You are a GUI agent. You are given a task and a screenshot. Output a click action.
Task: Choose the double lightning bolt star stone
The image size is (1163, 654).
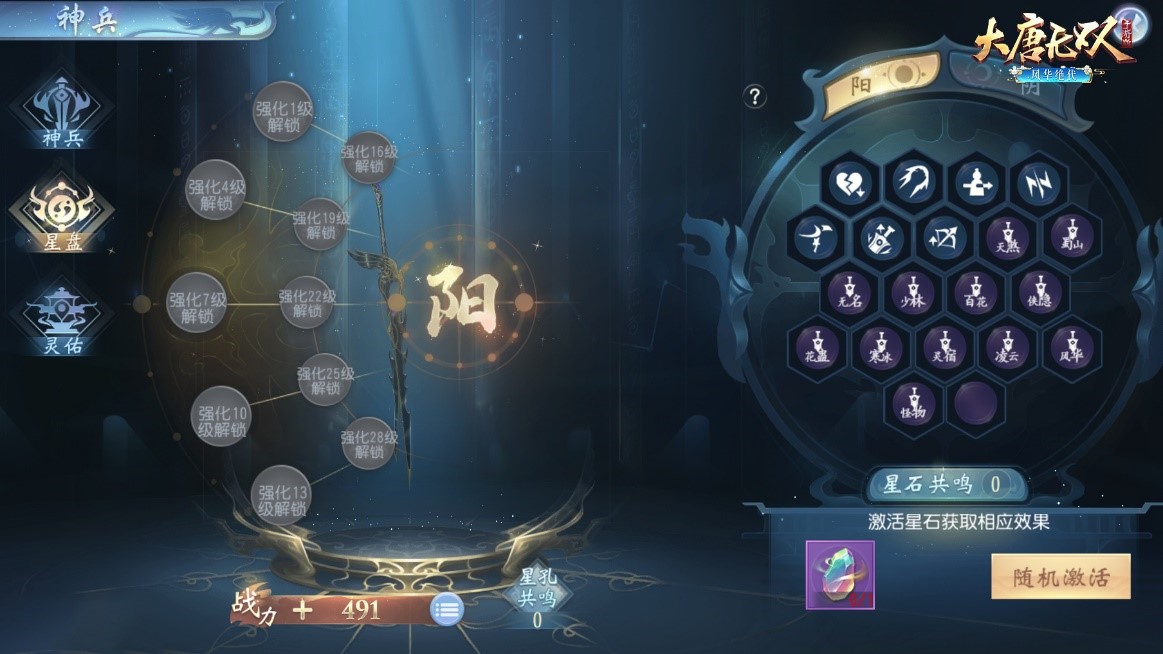1039,184
